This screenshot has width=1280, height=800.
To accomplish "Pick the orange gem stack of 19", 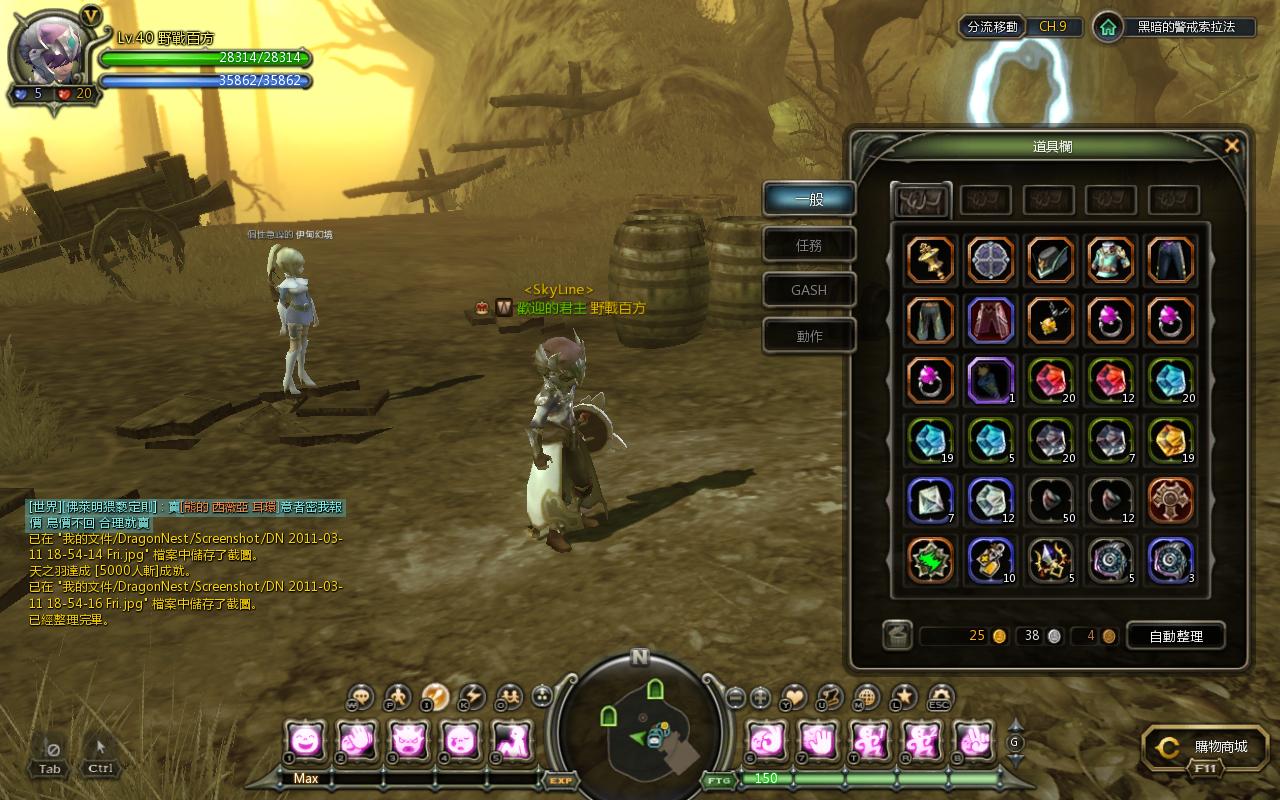I will [1170, 439].
